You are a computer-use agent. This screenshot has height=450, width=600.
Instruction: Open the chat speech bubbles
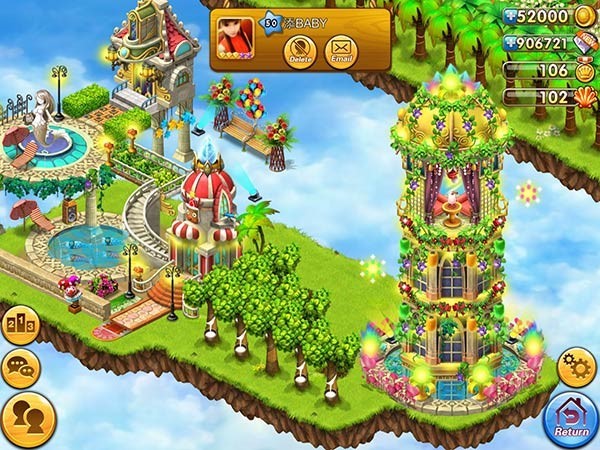[19, 367]
